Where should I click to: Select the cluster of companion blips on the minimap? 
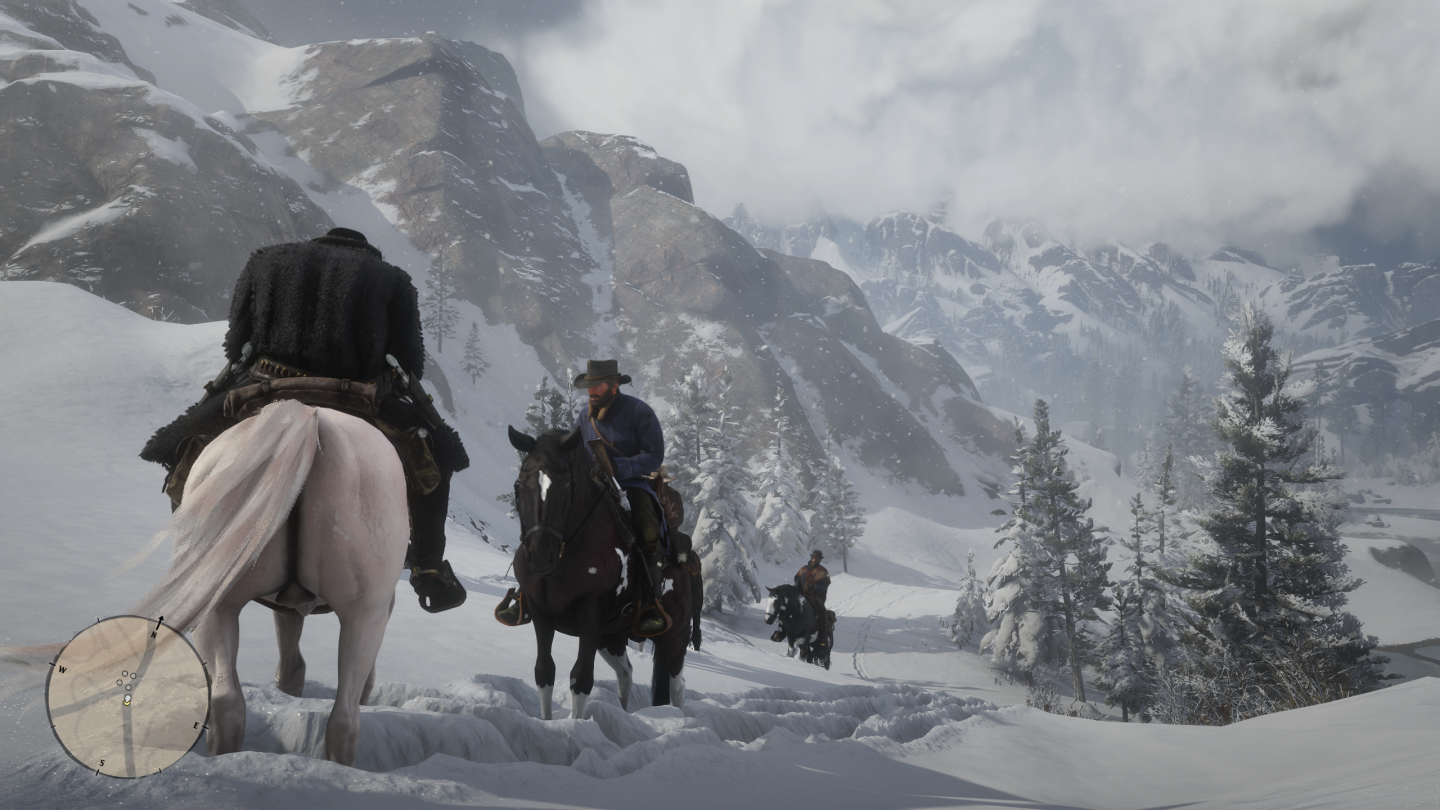click(126, 680)
